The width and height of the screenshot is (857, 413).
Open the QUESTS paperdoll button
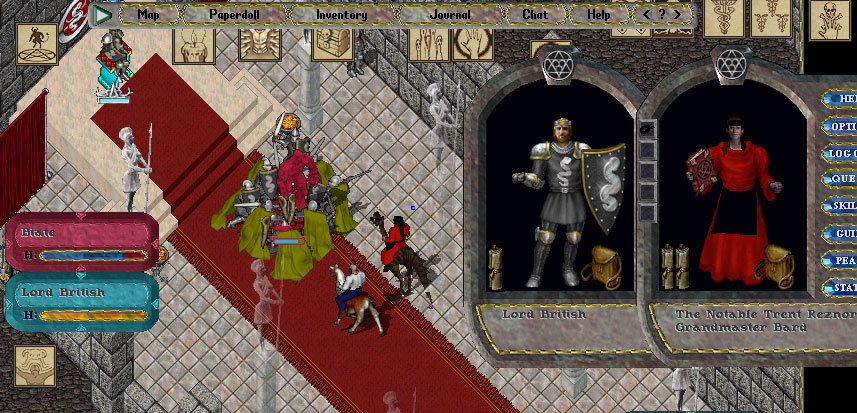[842, 180]
